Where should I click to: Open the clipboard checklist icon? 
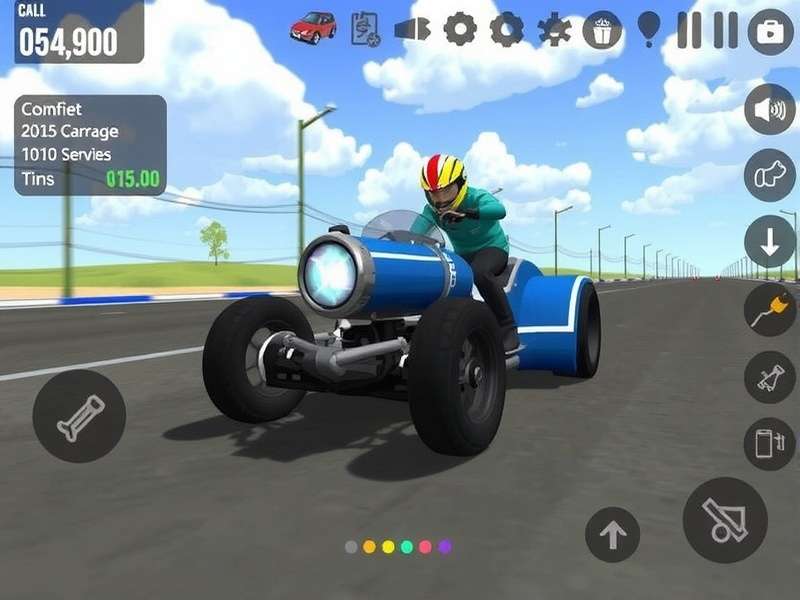(365, 29)
